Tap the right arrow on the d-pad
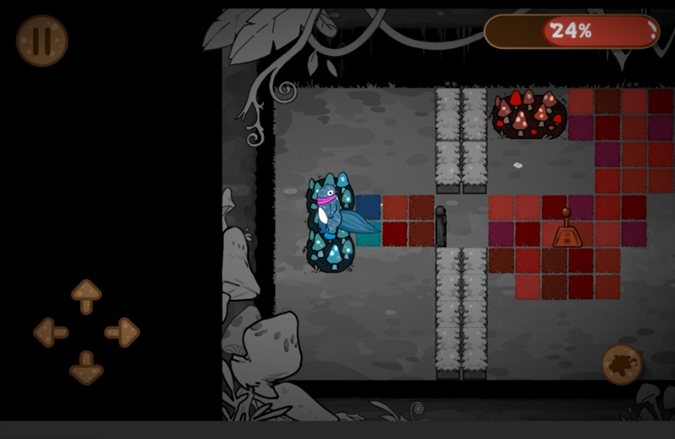Viewport: 675px width, 439px height. (x=122, y=332)
